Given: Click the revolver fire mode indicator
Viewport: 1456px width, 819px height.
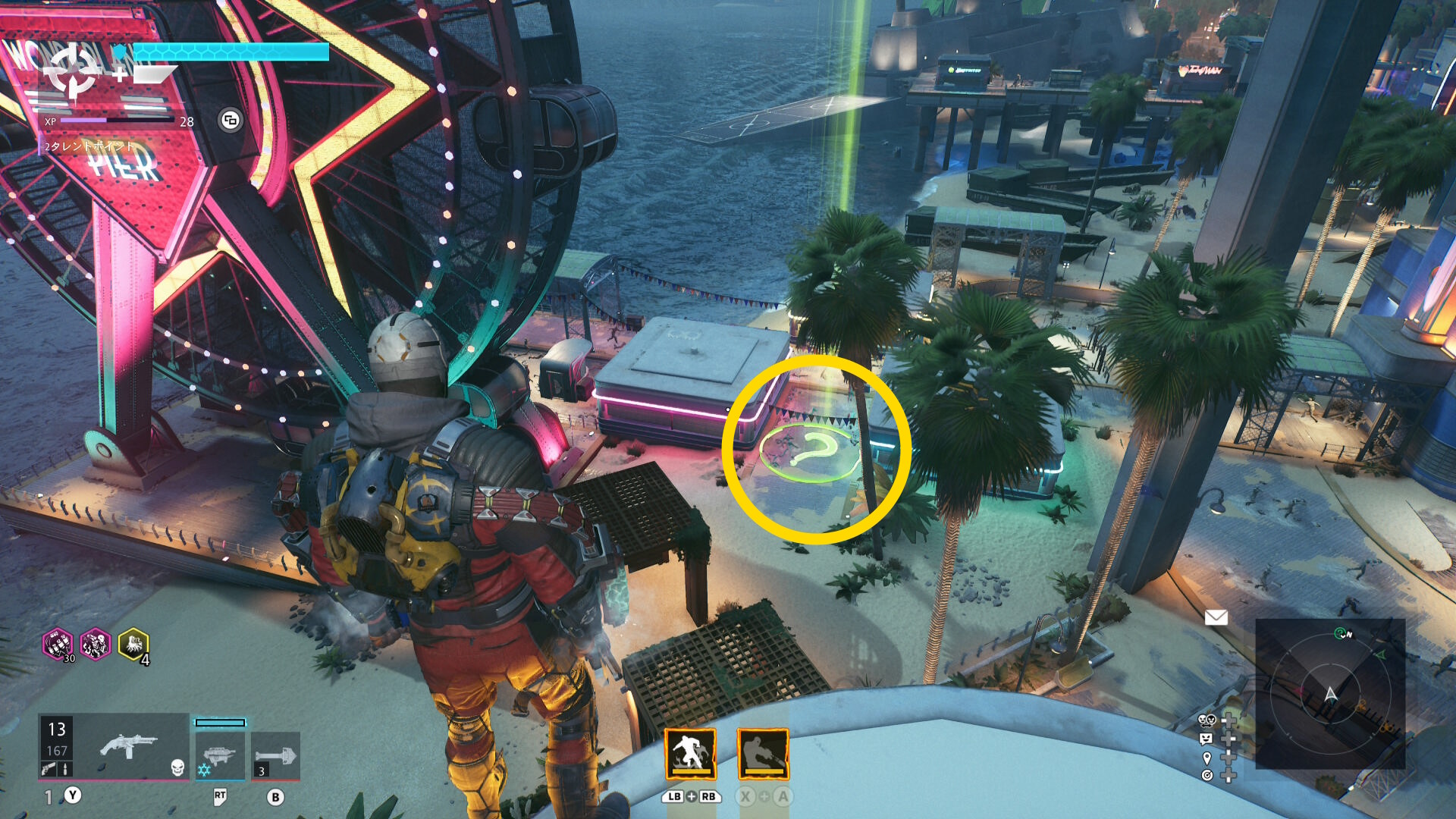Looking at the screenshot, I should click(49, 769).
